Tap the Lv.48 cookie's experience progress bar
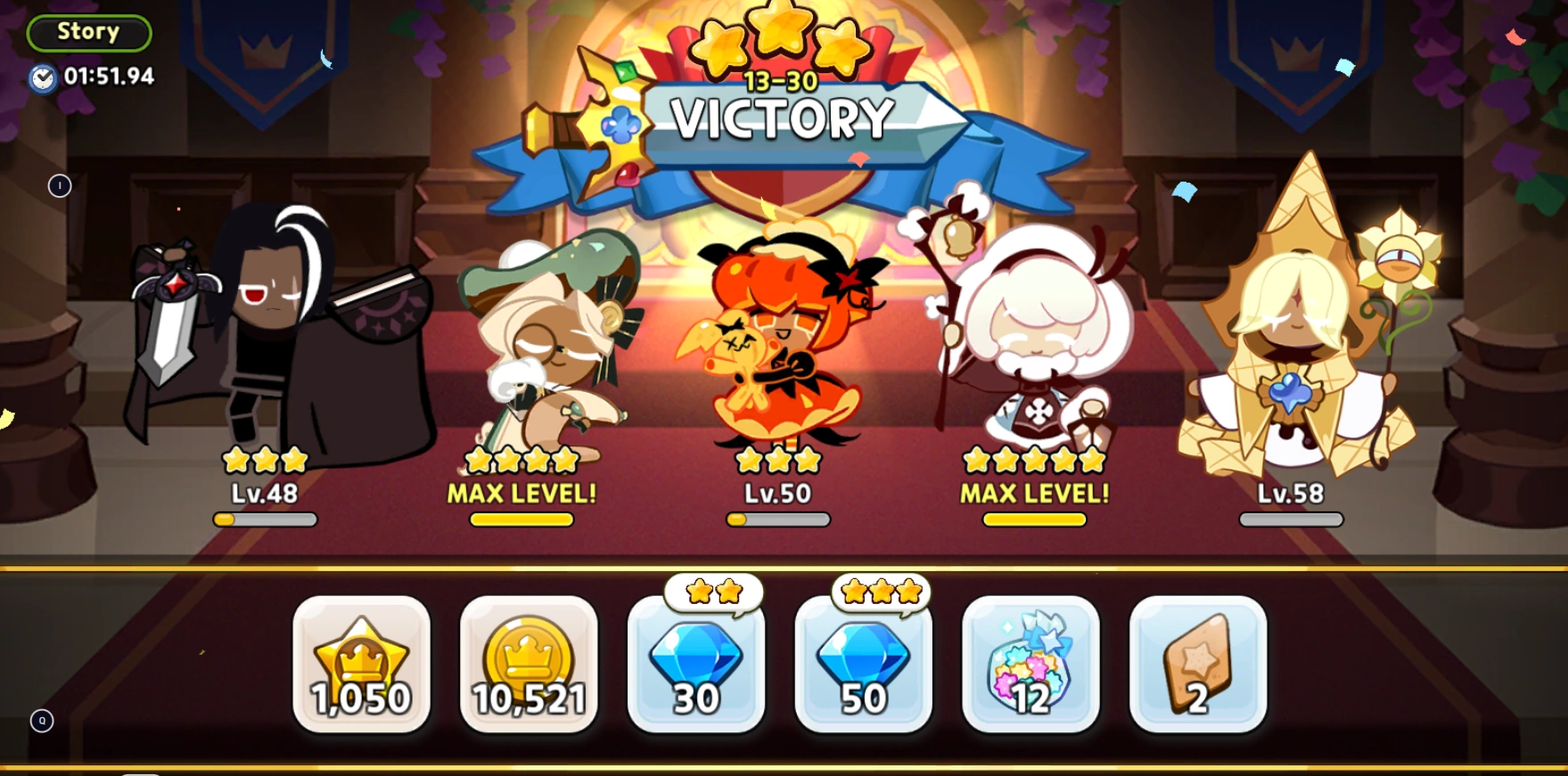 click(x=265, y=520)
